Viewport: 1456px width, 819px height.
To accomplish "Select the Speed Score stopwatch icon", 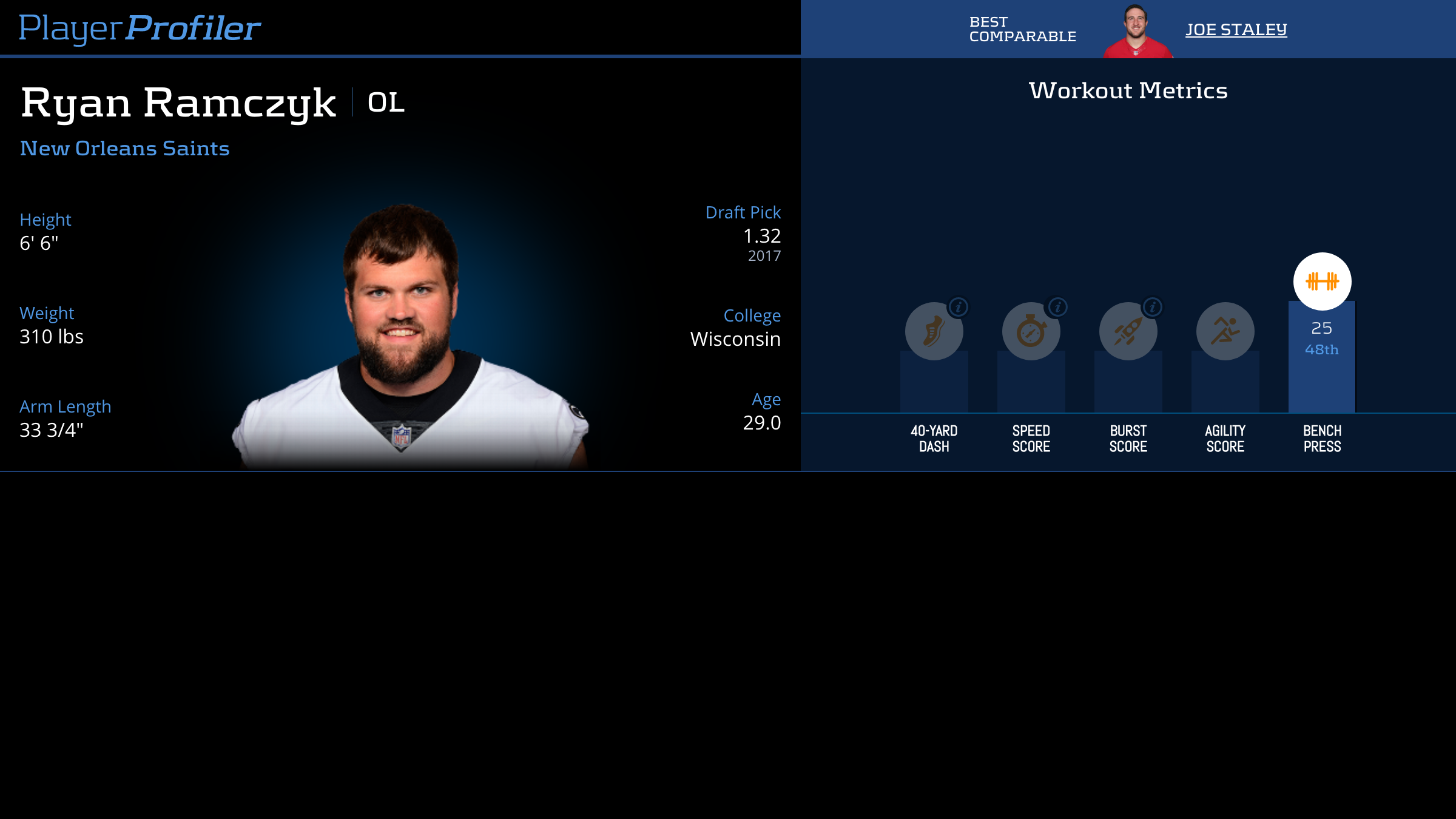I will pyautogui.click(x=1030, y=332).
